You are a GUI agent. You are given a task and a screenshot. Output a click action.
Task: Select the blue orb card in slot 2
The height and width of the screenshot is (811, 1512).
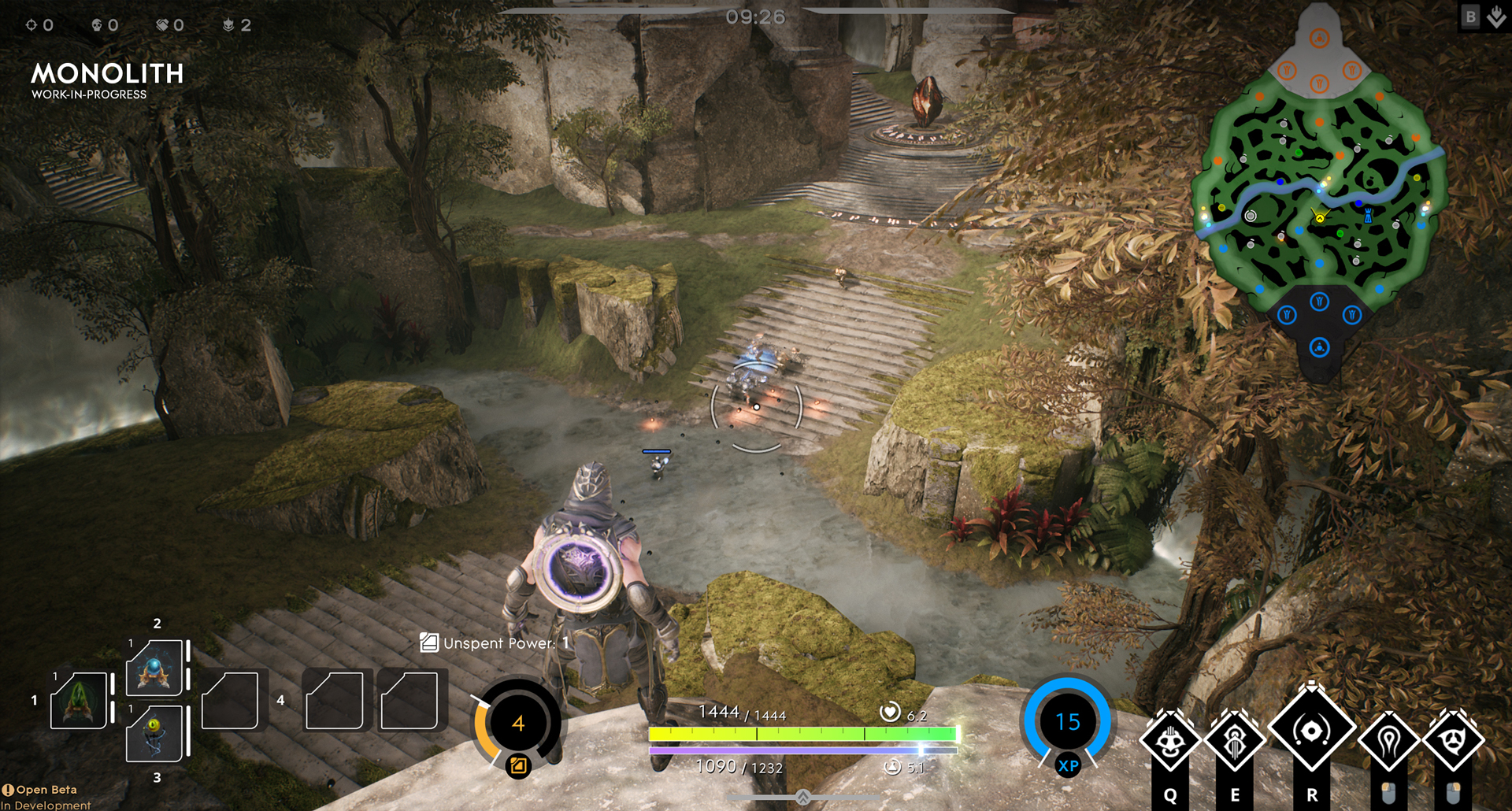coord(155,667)
